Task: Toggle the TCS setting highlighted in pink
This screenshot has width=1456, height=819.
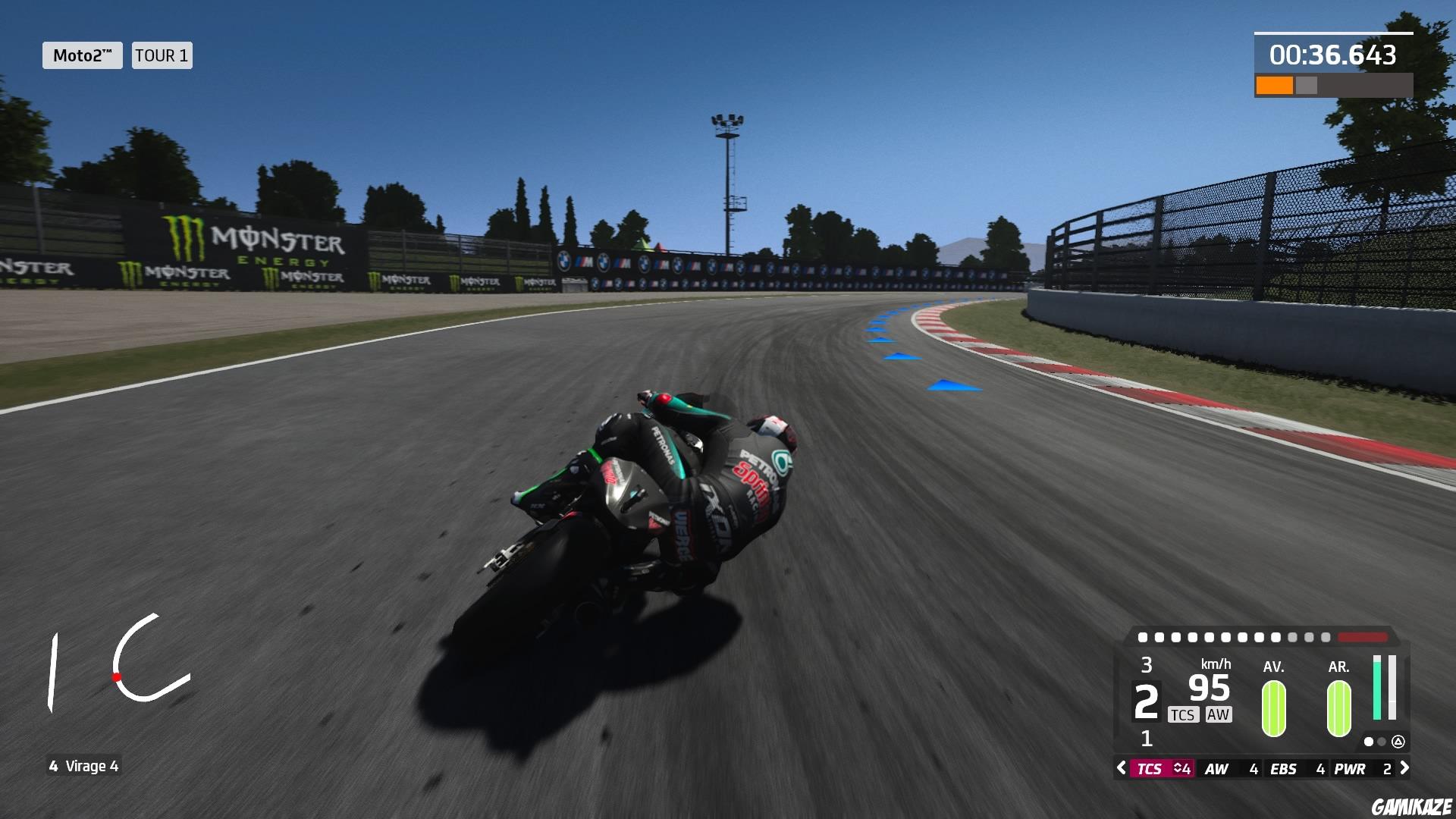Action: pyautogui.click(x=1150, y=768)
